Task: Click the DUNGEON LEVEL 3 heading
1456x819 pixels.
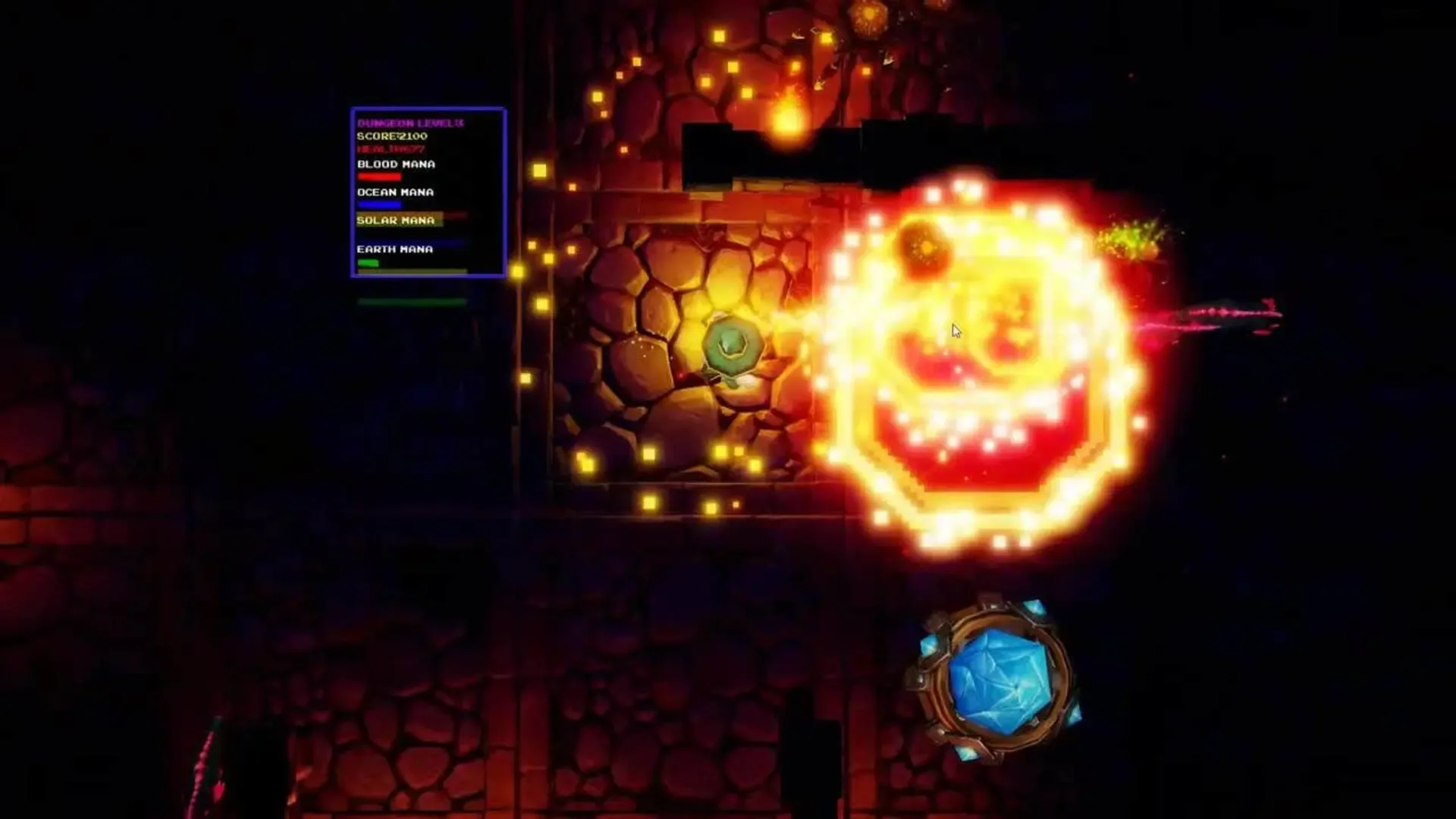Action: pyautogui.click(x=409, y=121)
